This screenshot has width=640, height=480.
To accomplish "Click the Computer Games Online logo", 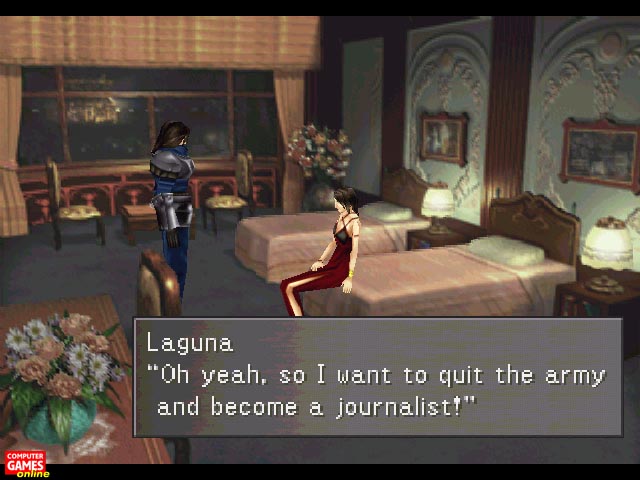I will coord(26,463).
